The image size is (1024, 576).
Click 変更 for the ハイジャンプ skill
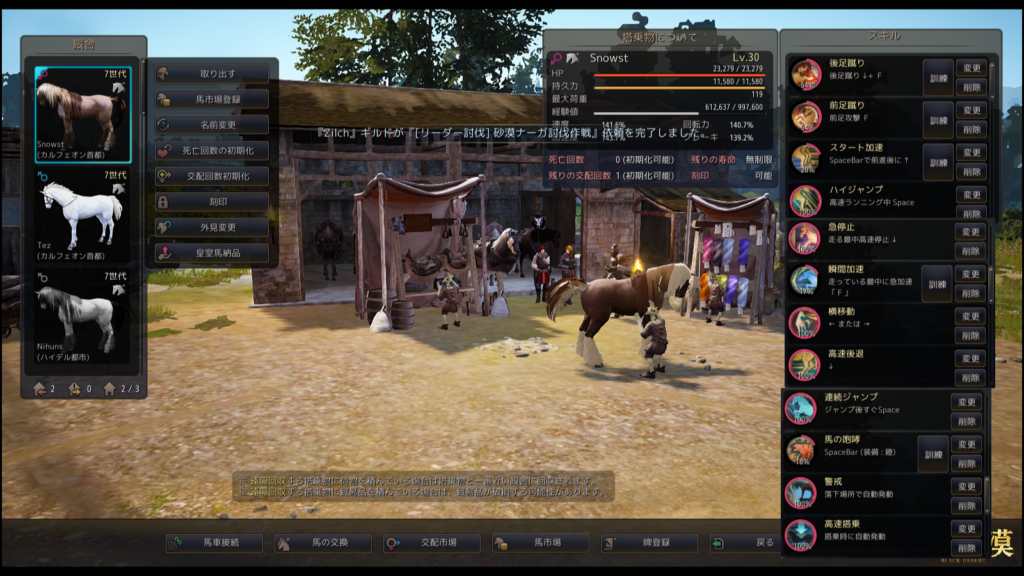pos(971,193)
